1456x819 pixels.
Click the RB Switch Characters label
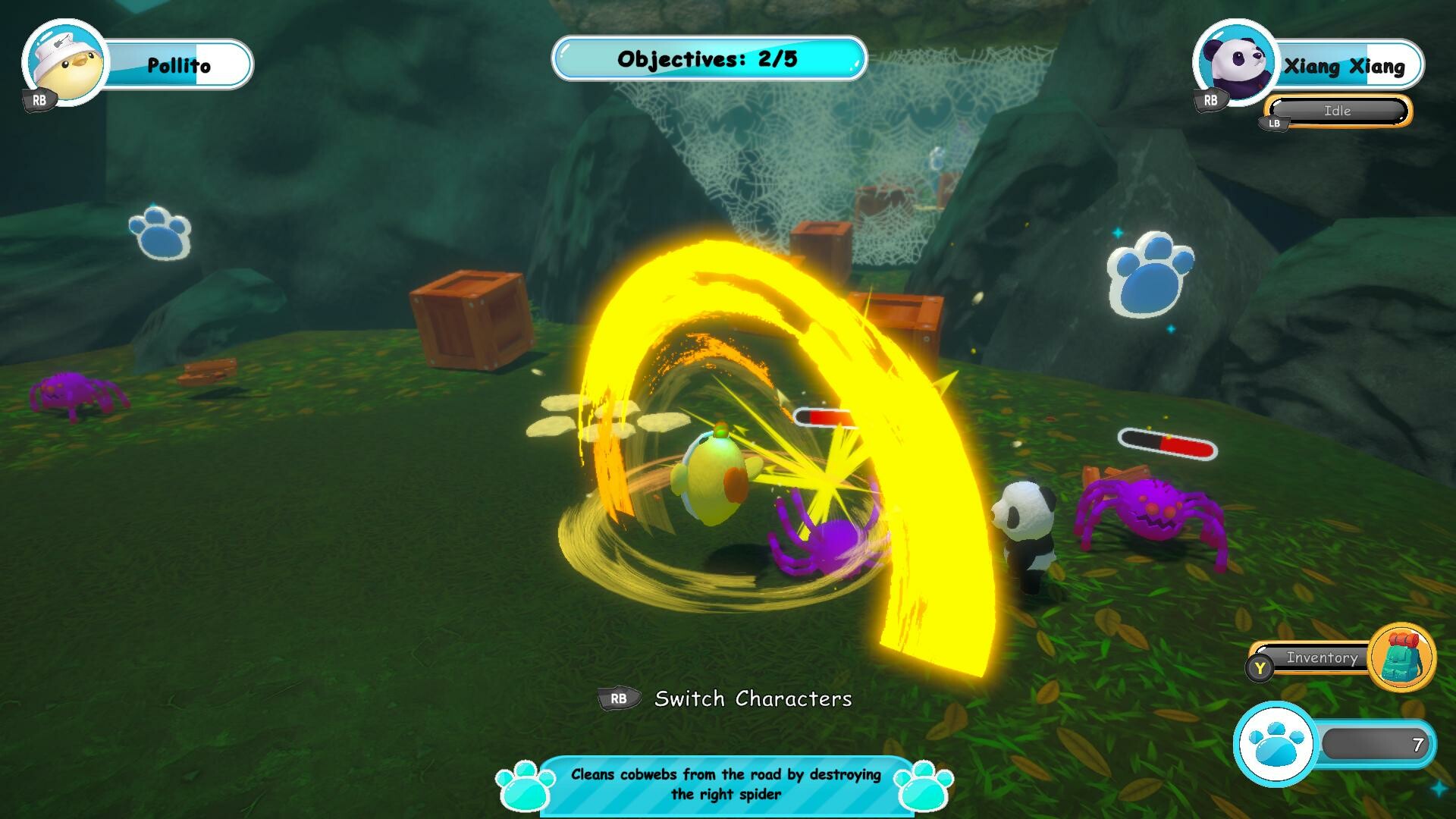[754, 698]
